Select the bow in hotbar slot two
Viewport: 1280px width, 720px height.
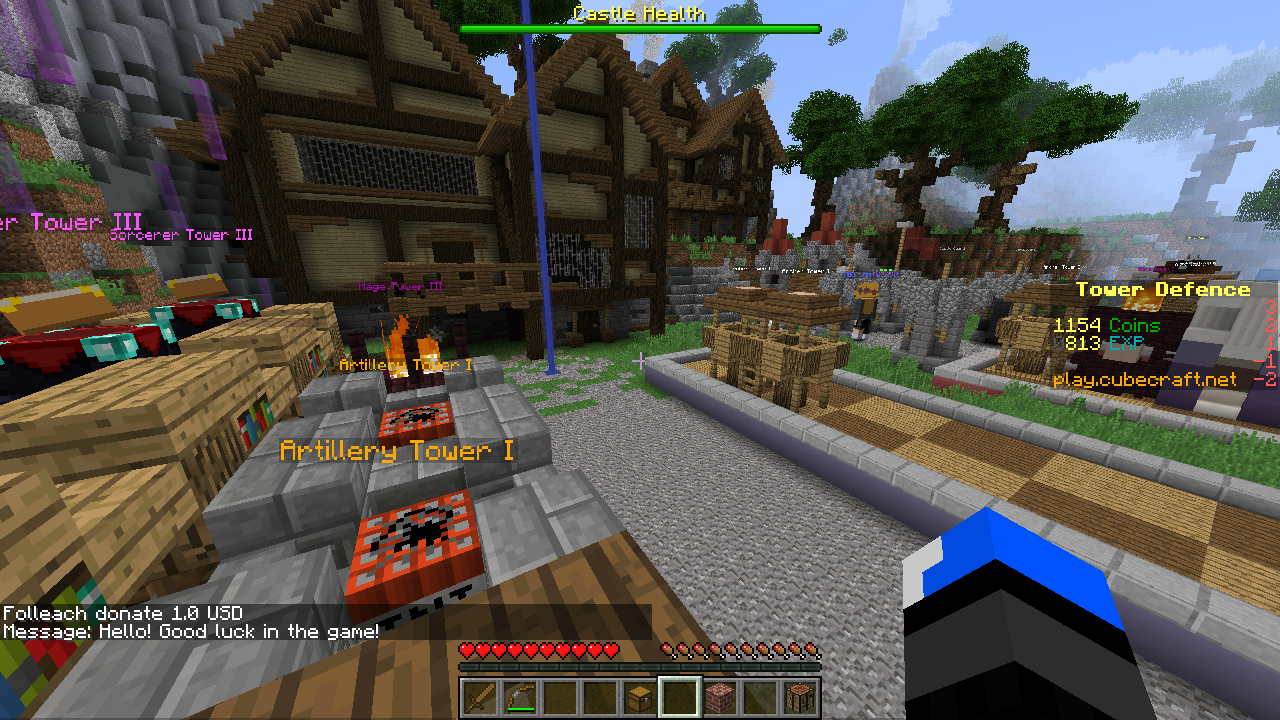click(518, 693)
